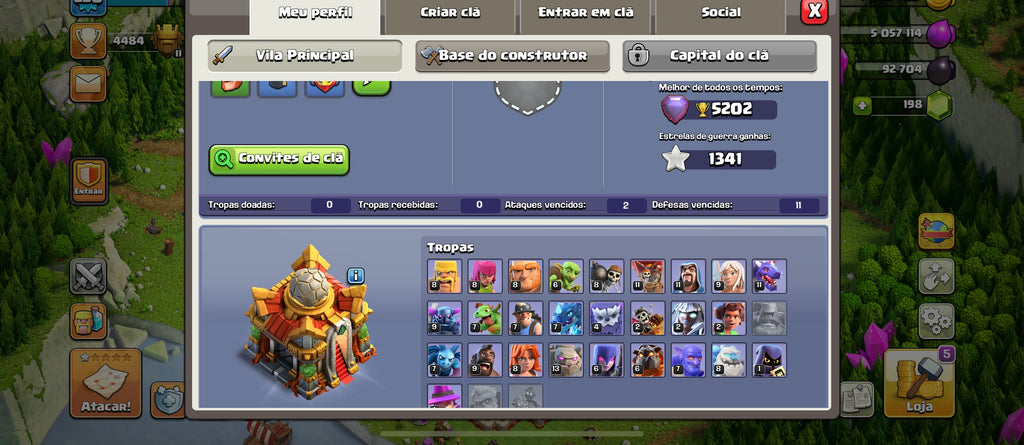Open the crossed swords war button

pyautogui.click(x=88, y=276)
